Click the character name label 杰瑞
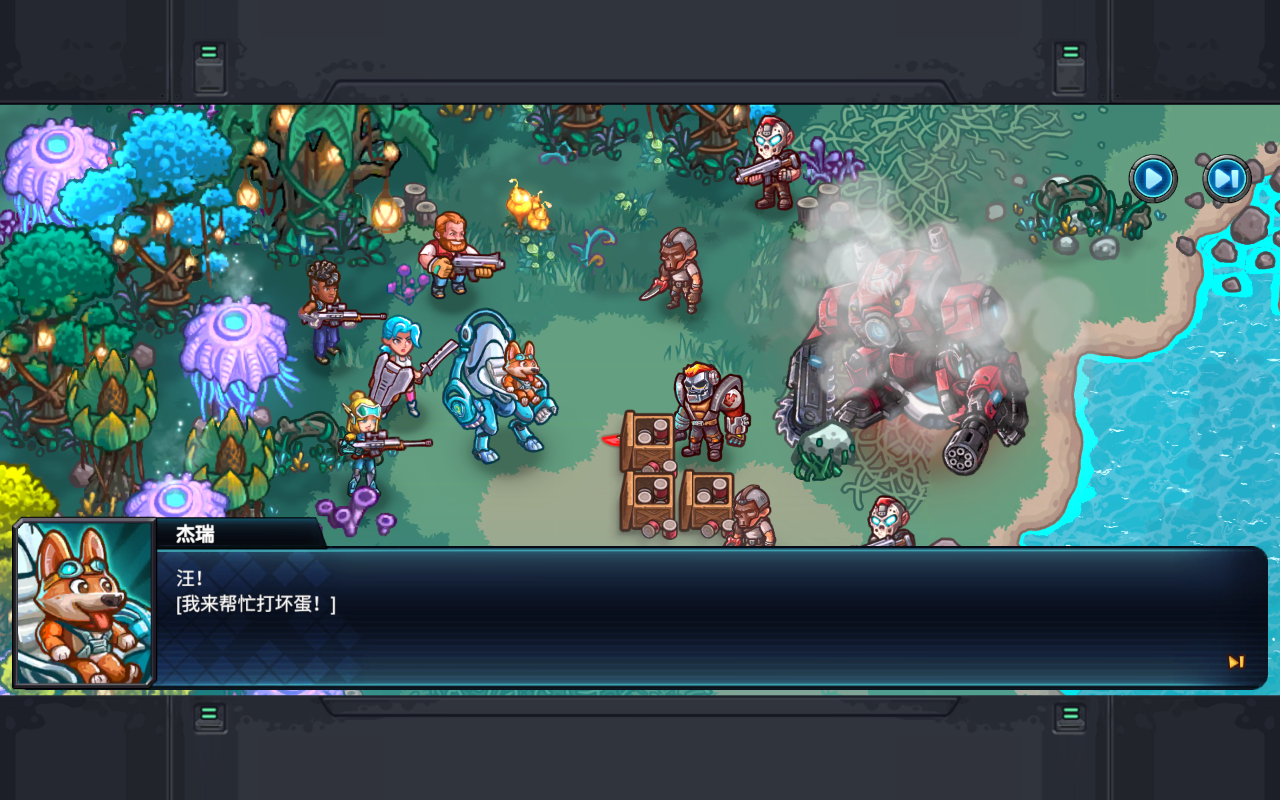1280x800 pixels. tap(196, 536)
